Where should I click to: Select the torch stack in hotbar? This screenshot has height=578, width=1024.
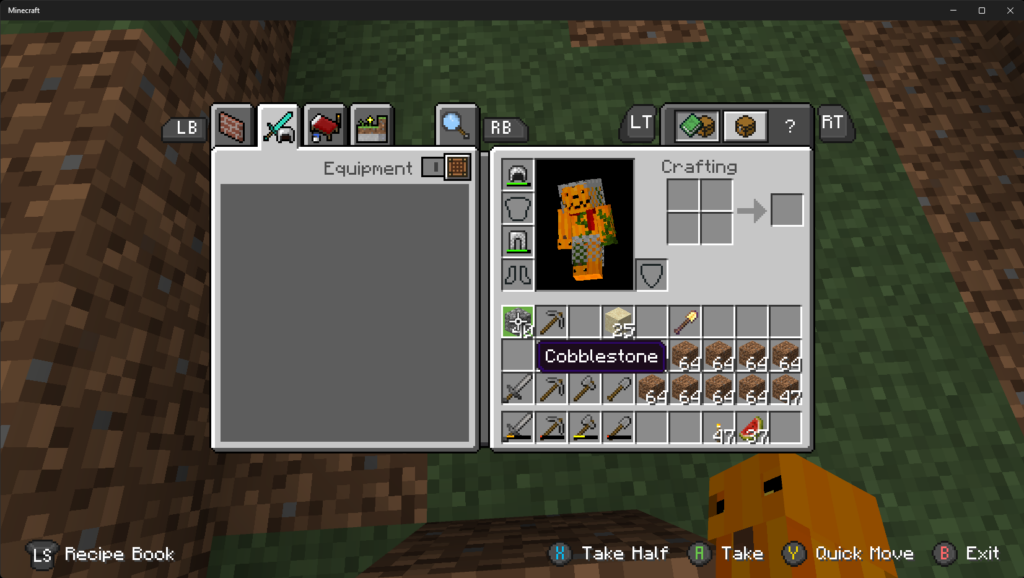pyautogui.click(x=719, y=428)
